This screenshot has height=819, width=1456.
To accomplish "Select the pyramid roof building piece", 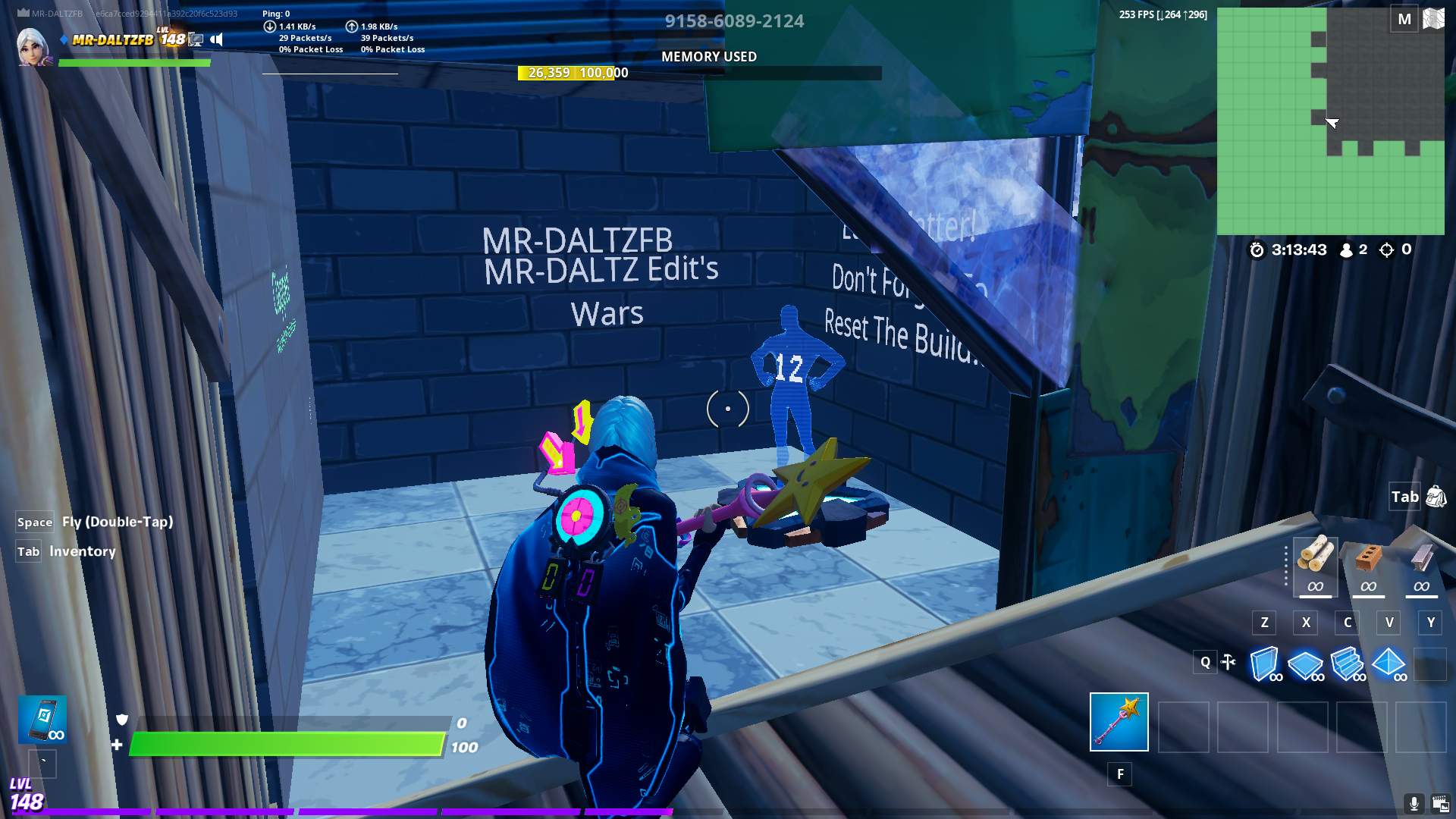I will pos(1389,664).
